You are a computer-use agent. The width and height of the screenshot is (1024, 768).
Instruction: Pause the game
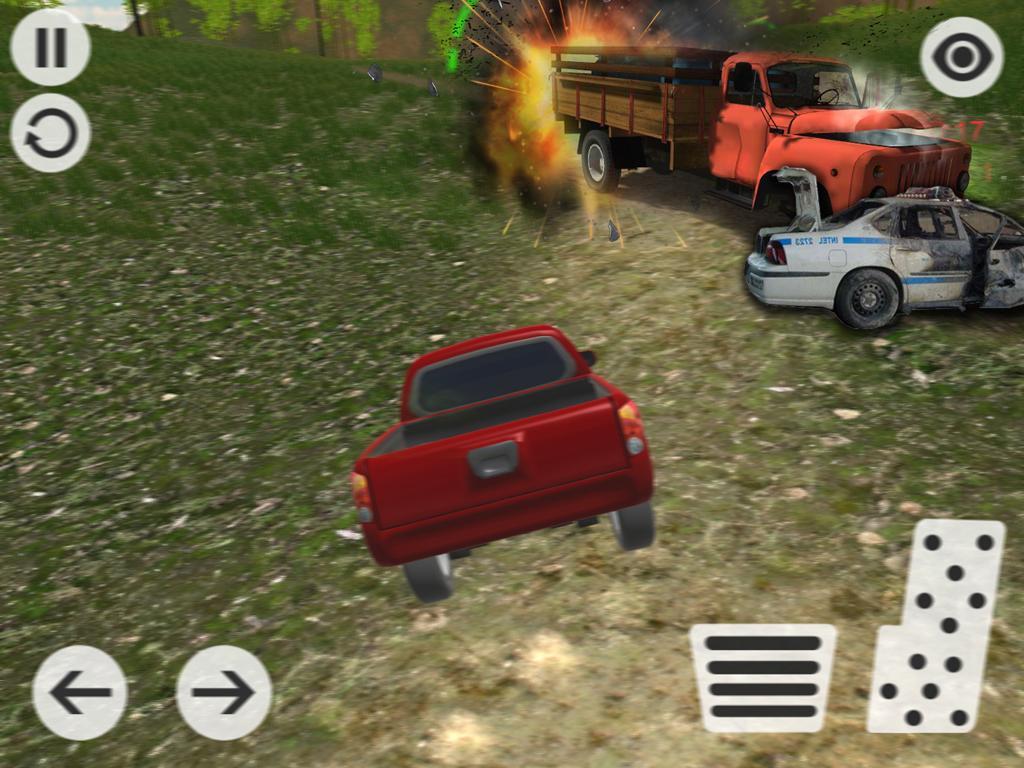point(50,47)
